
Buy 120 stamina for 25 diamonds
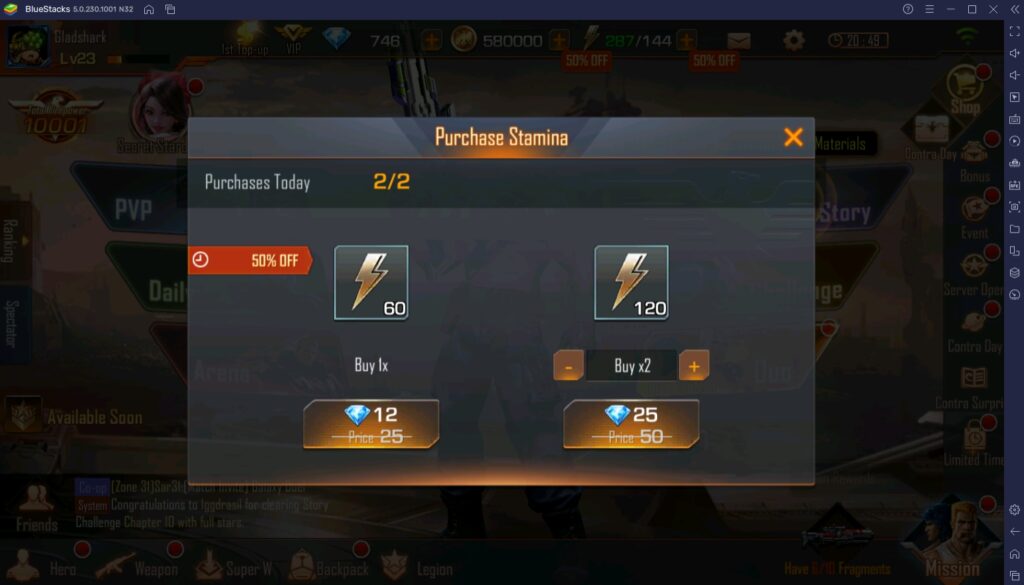click(x=630, y=424)
